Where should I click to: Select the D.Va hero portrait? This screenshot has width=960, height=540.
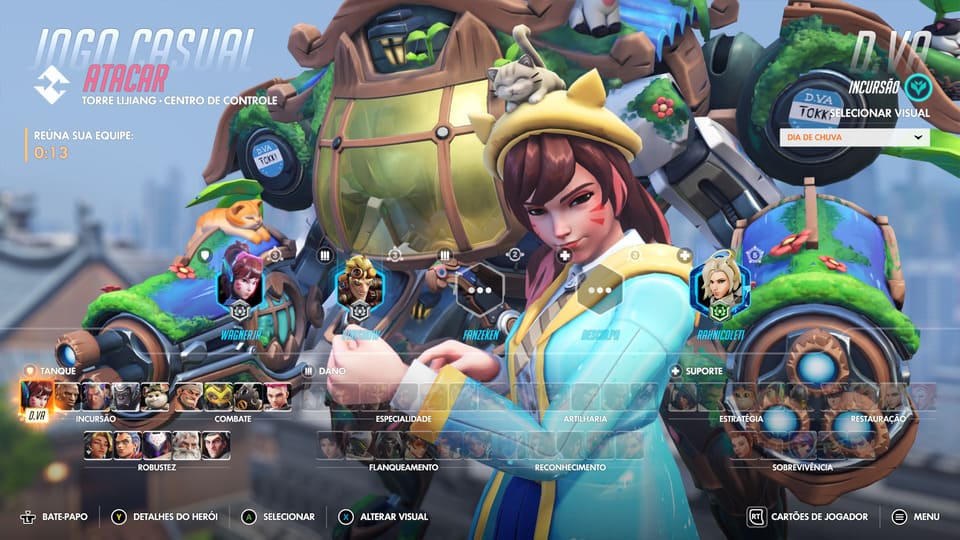click(36, 397)
